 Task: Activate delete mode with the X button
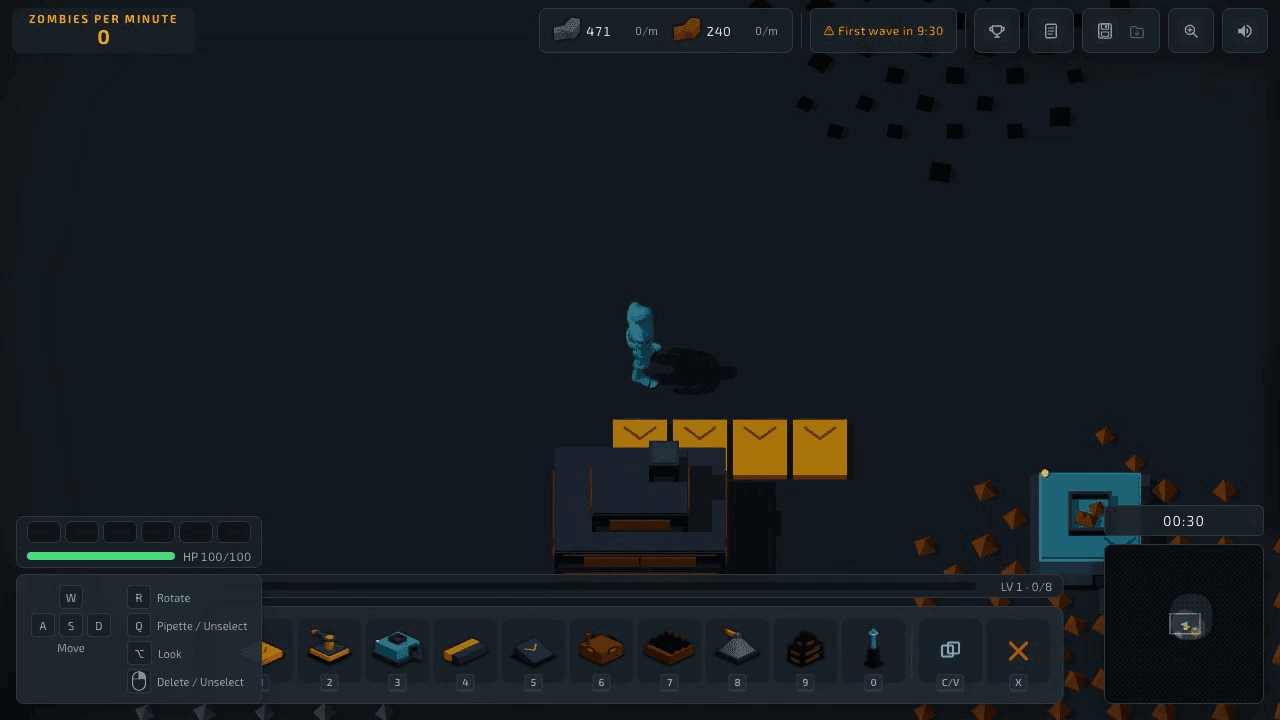pos(1018,650)
